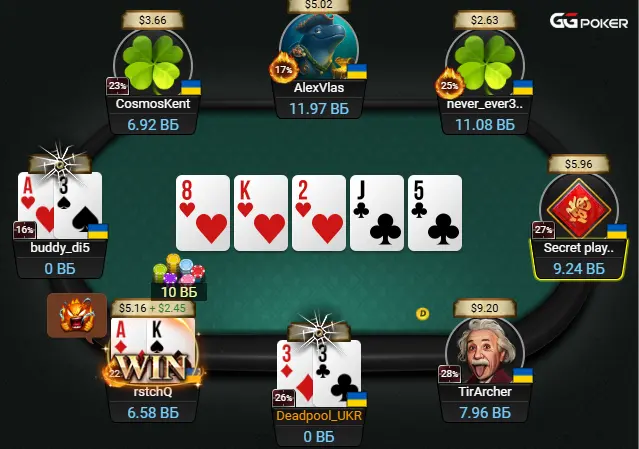Click the GGPoker logo
Screen dimensions: 639x449
(592, 21)
